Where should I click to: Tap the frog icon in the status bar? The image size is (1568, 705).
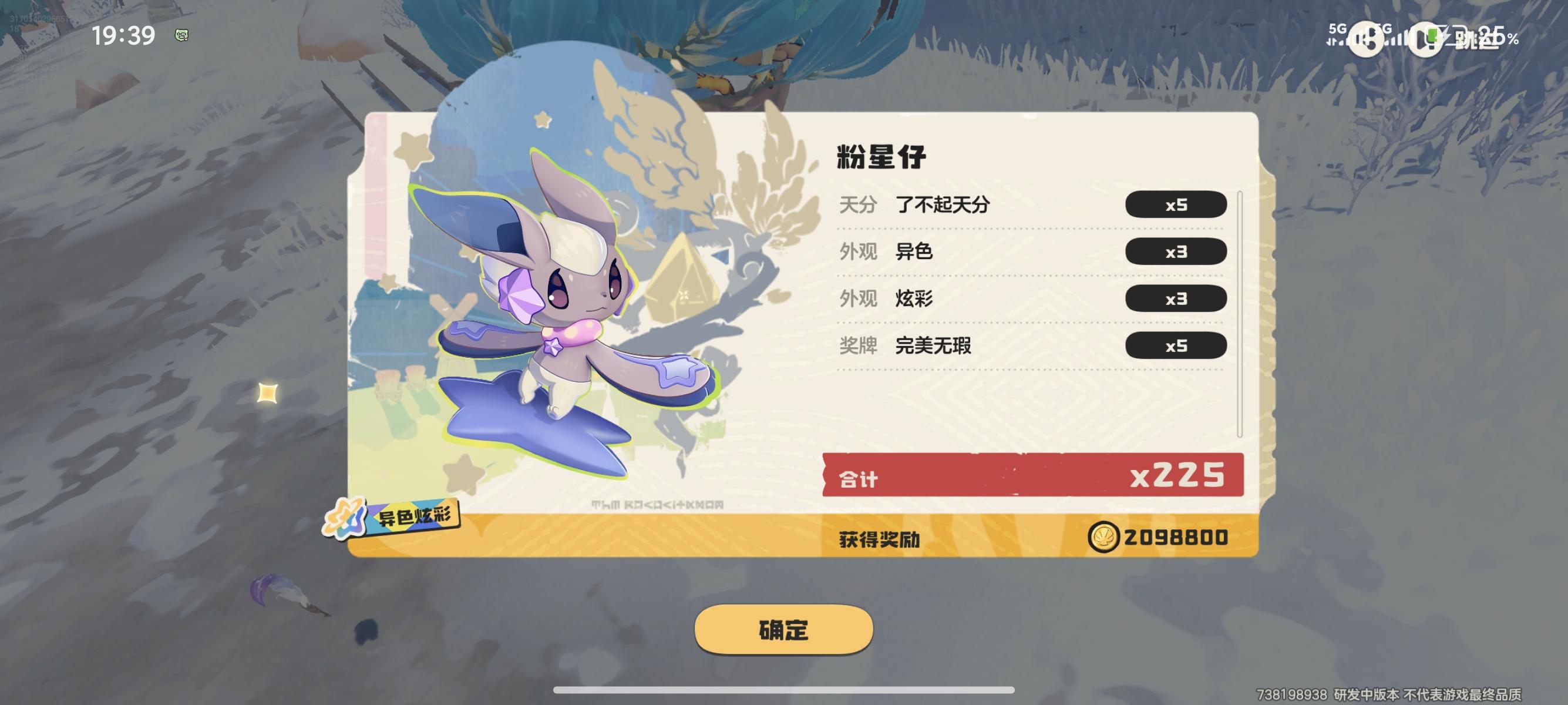tap(181, 35)
